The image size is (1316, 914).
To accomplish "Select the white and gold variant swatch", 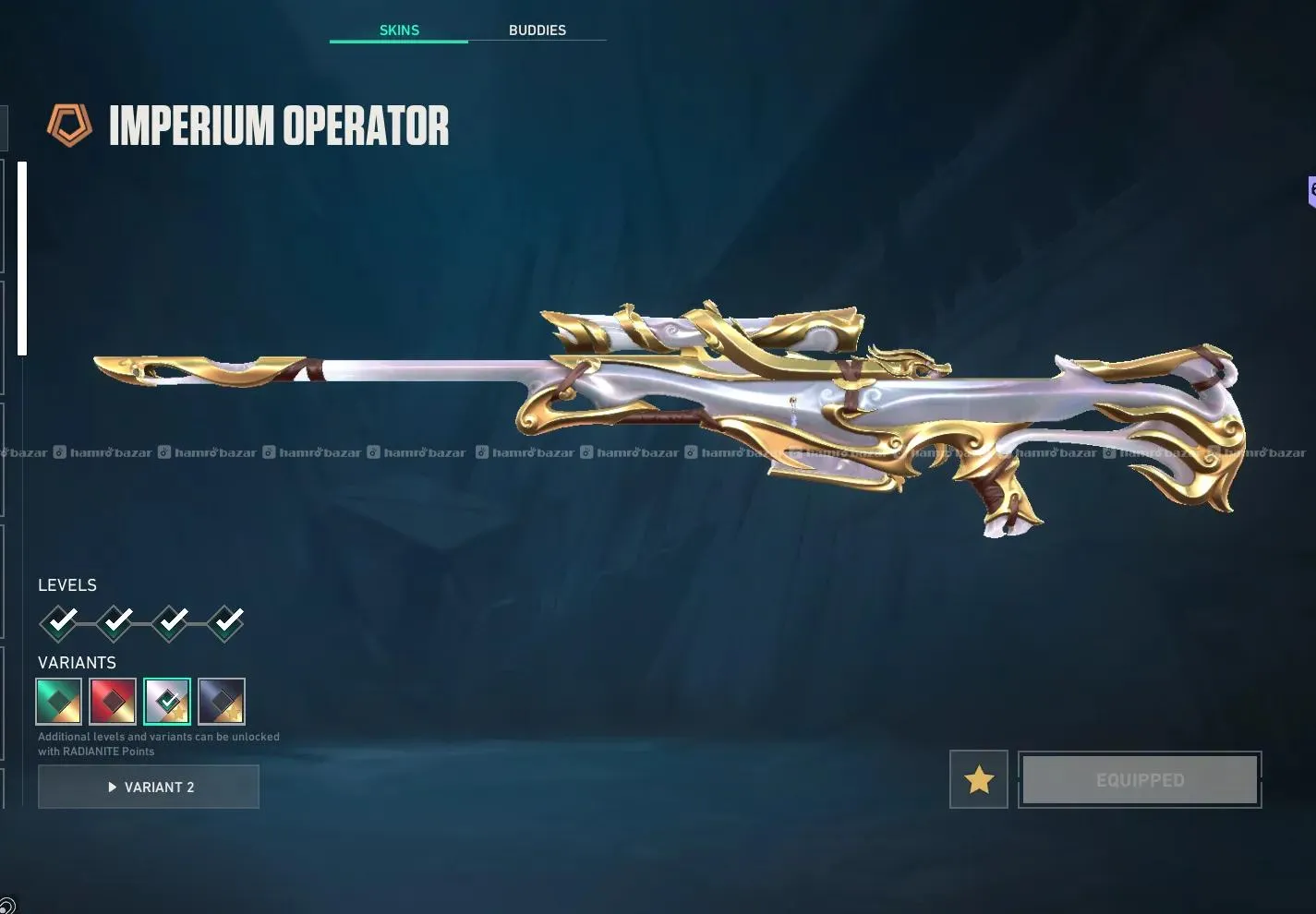I will click(167, 702).
